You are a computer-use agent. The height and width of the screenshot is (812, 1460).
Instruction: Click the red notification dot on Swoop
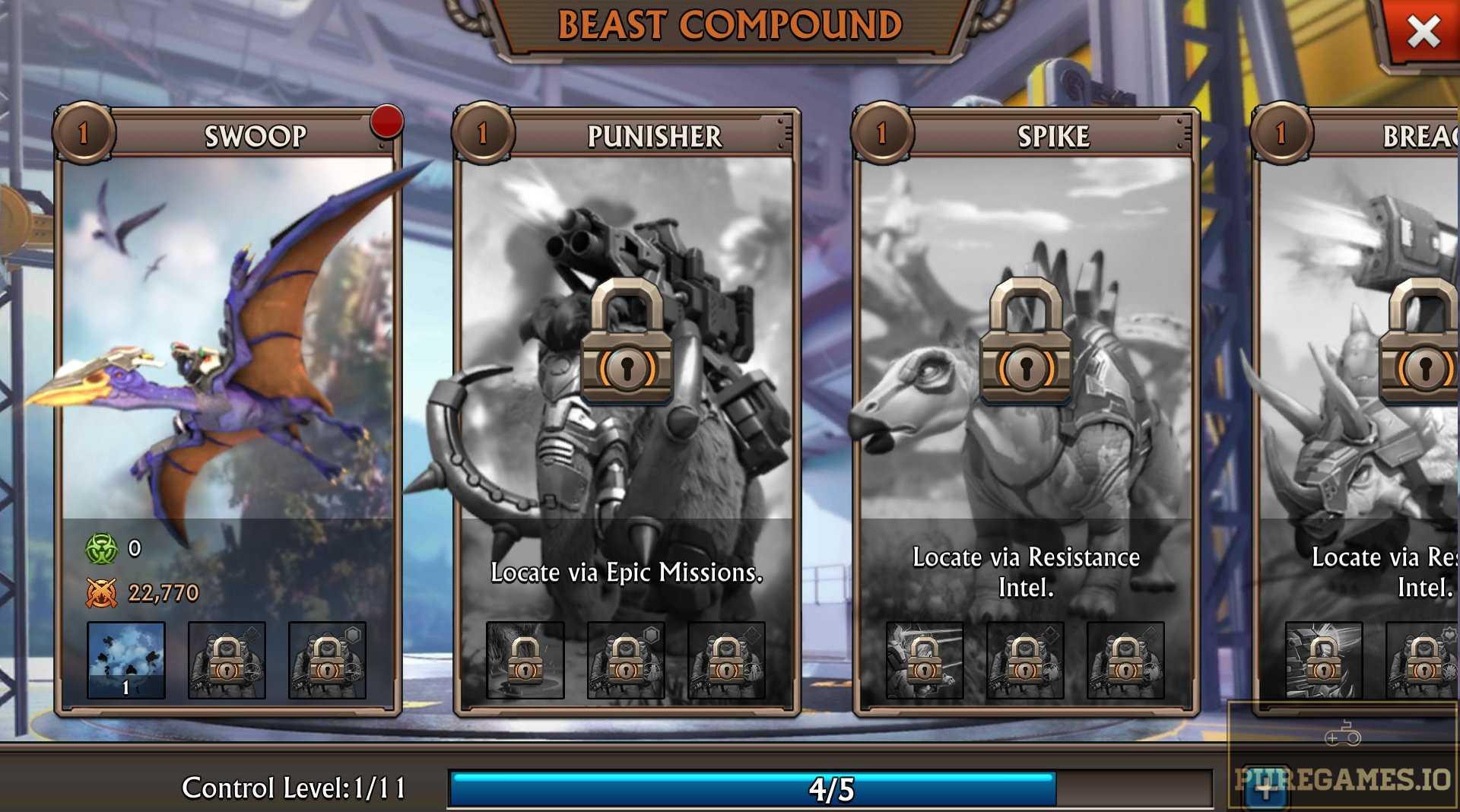point(386,122)
